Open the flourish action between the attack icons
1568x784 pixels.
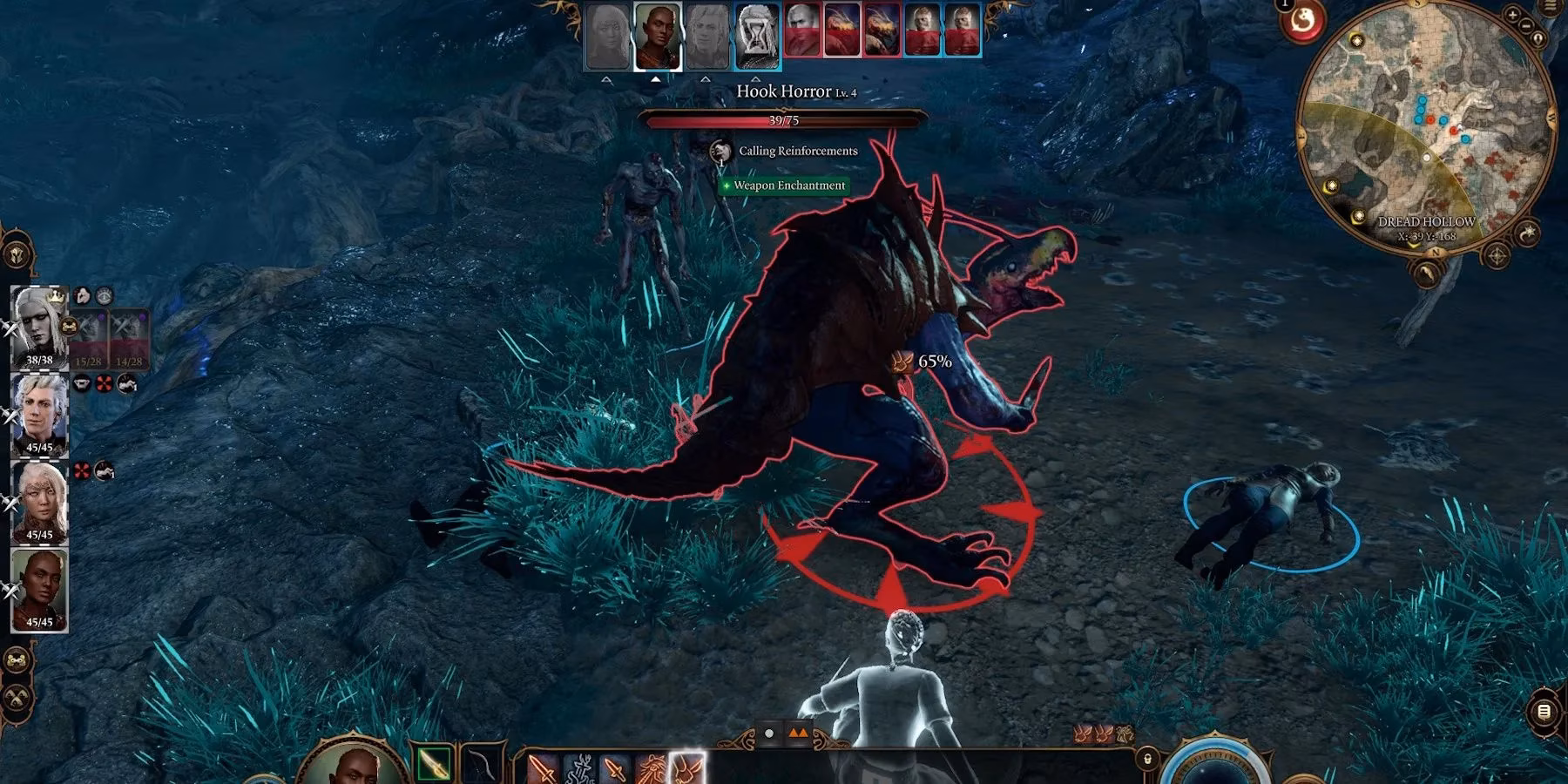click(582, 771)
